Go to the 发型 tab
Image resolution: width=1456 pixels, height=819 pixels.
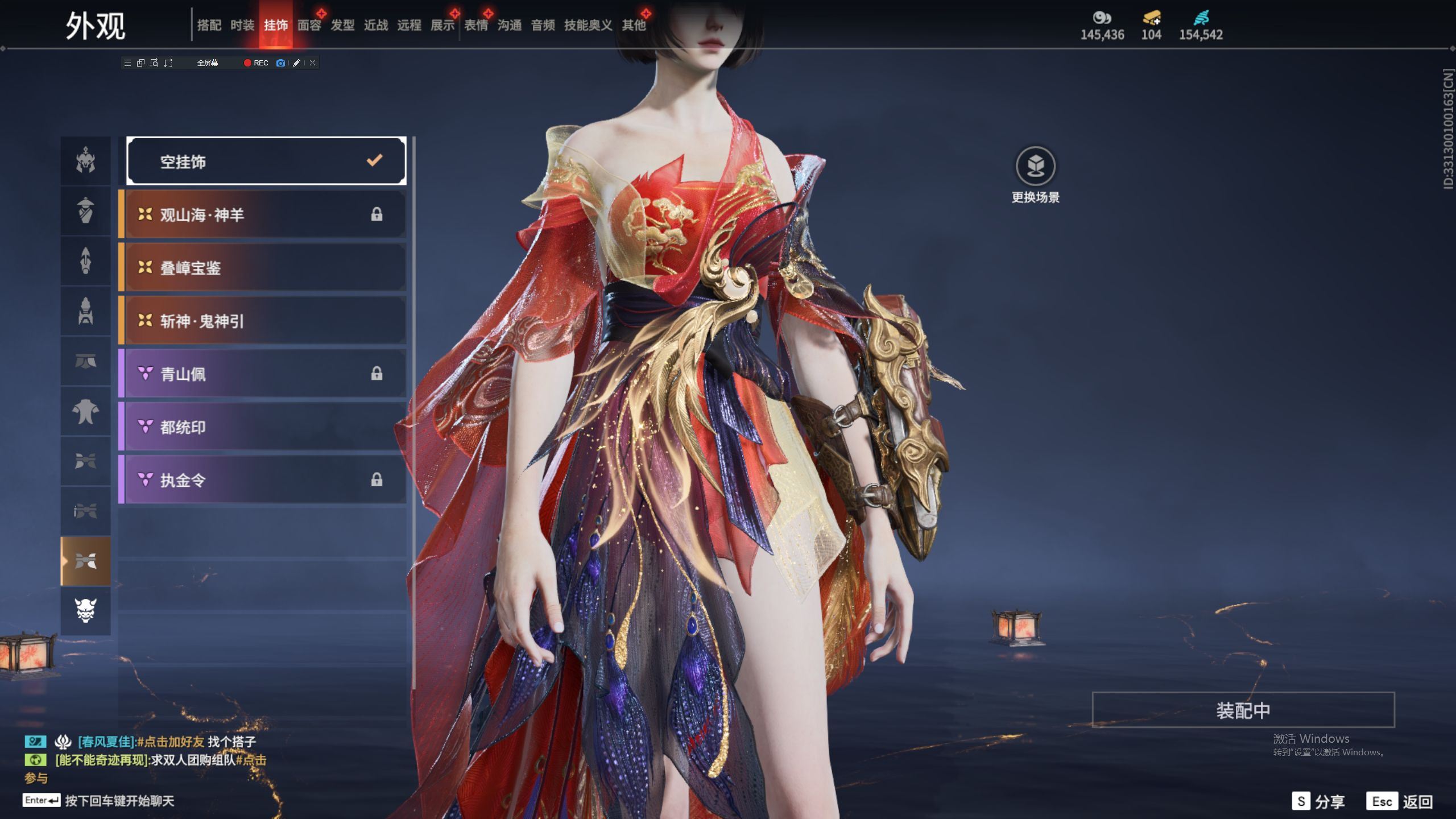click(x=342, y=25)
